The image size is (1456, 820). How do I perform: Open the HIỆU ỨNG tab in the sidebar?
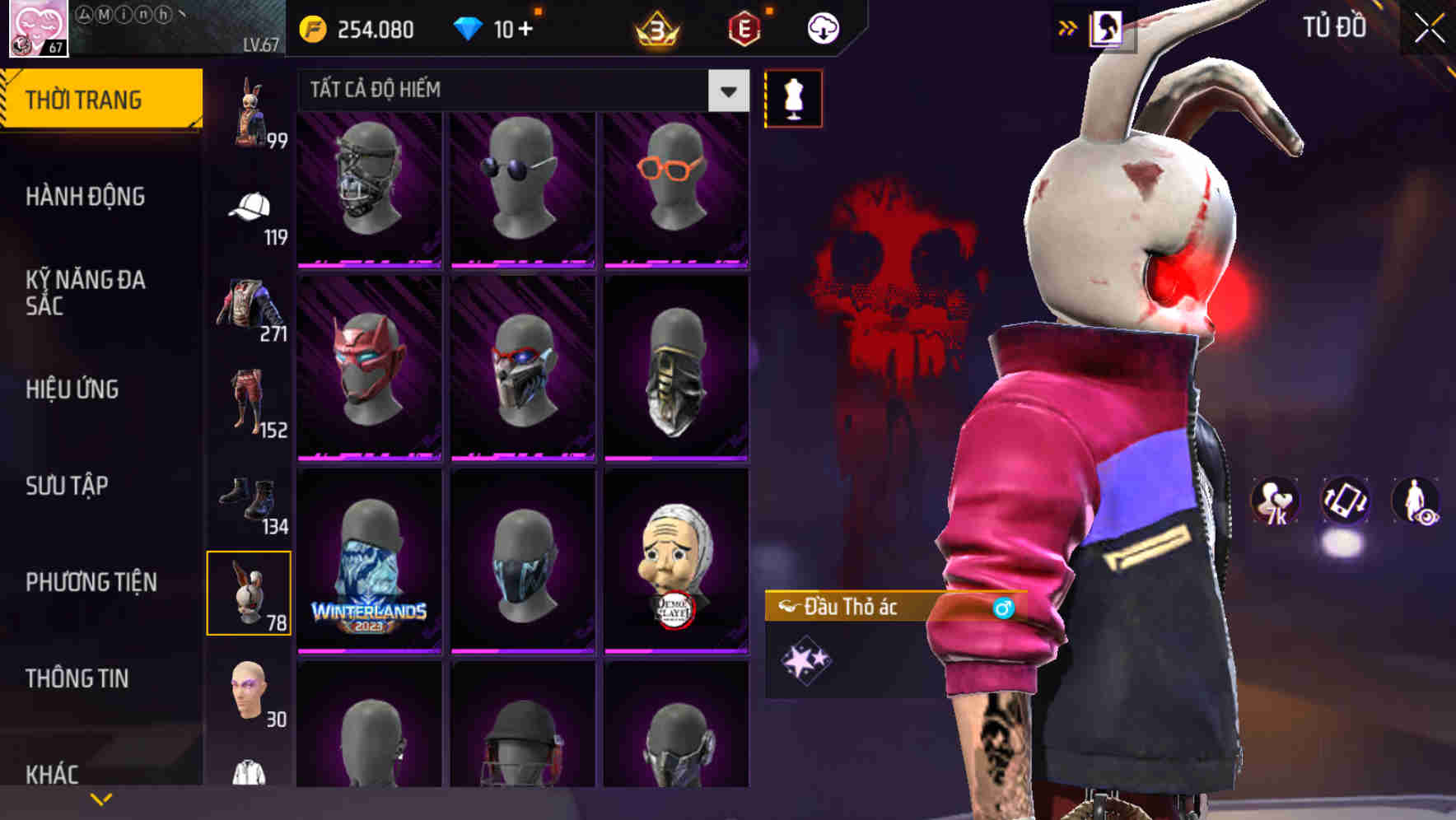74,389
